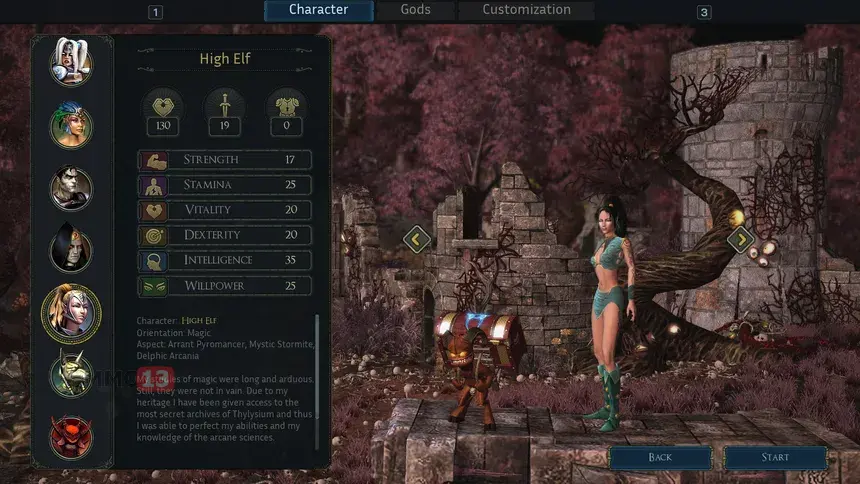
Task: Start the game with High Elf
Action: pos(775,457)
